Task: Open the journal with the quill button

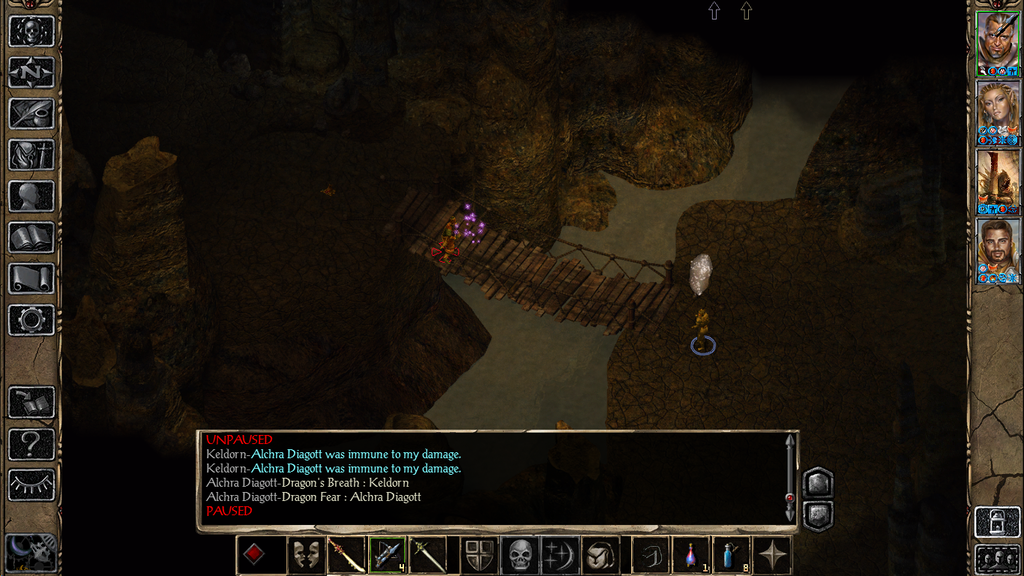Action: [31, 113]
